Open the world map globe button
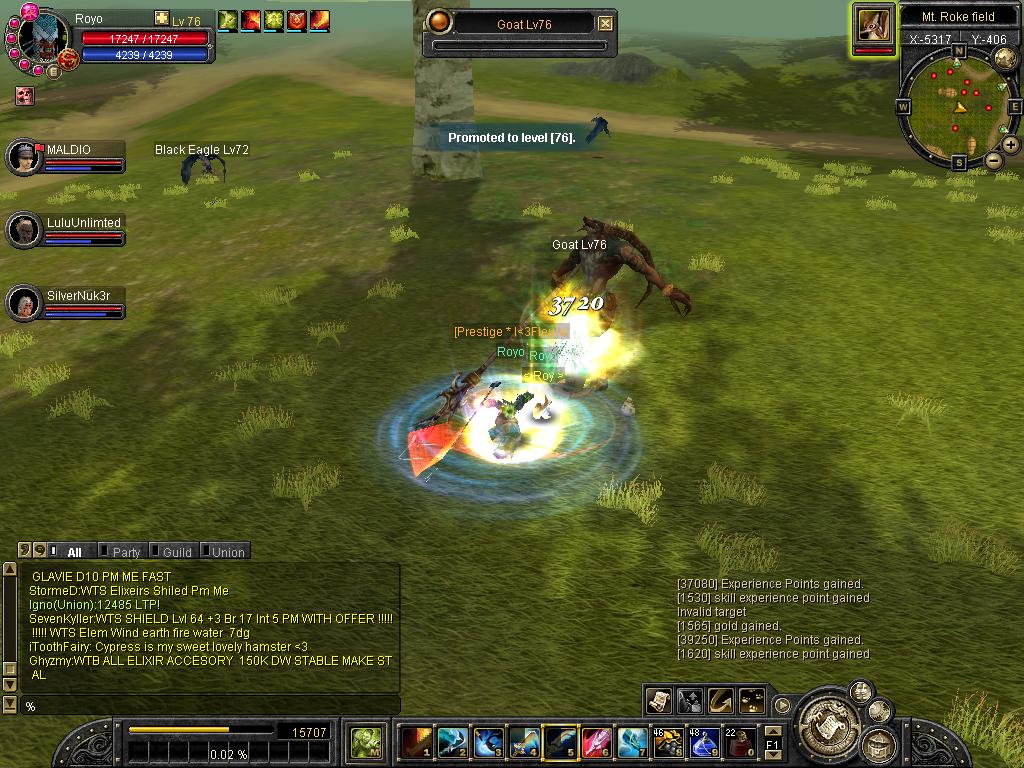The image size is (1024, 768). [1005, 59]
